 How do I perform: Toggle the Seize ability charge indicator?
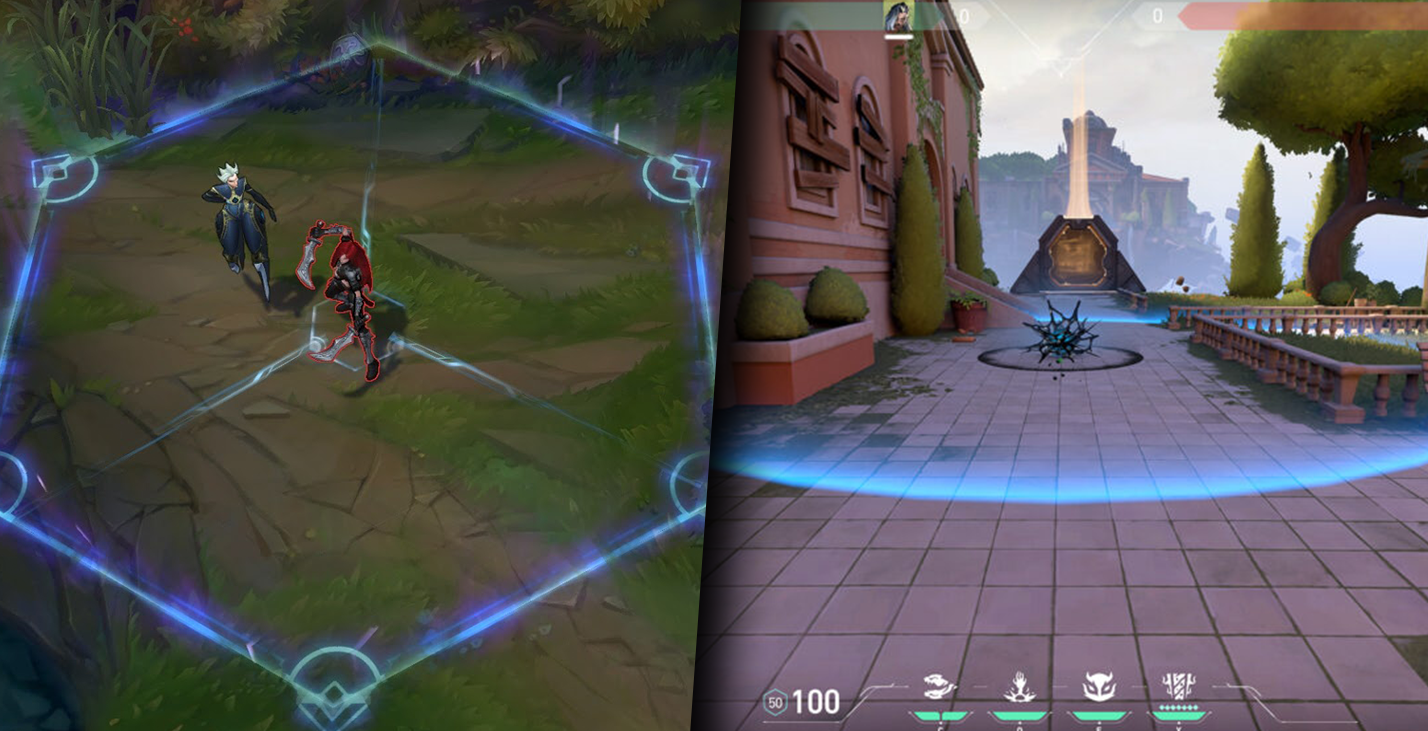(x=1018, y=713)
